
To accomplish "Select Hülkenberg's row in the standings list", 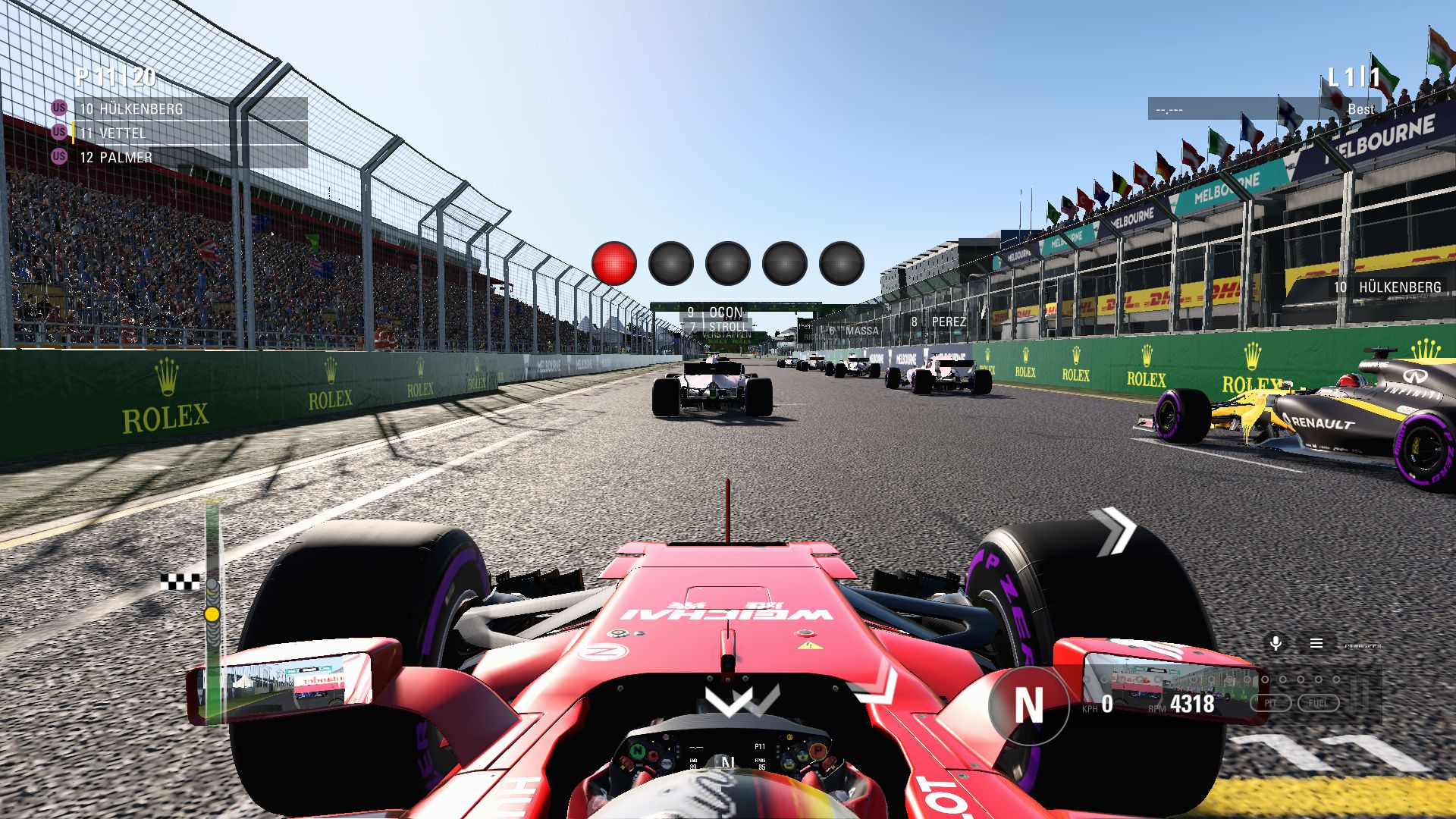I will pos(190,108).
